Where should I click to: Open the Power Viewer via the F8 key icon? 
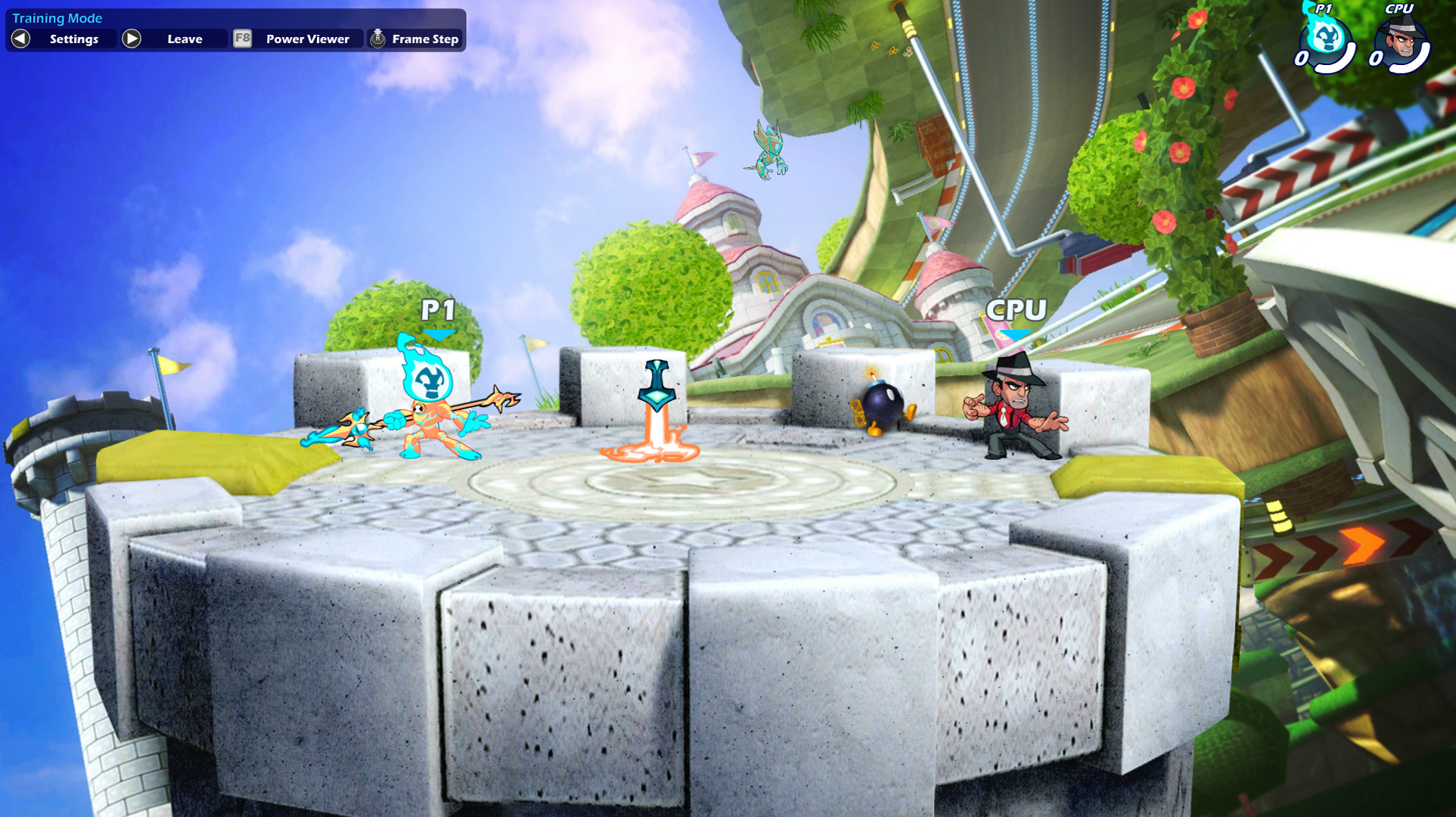(242, 38)
